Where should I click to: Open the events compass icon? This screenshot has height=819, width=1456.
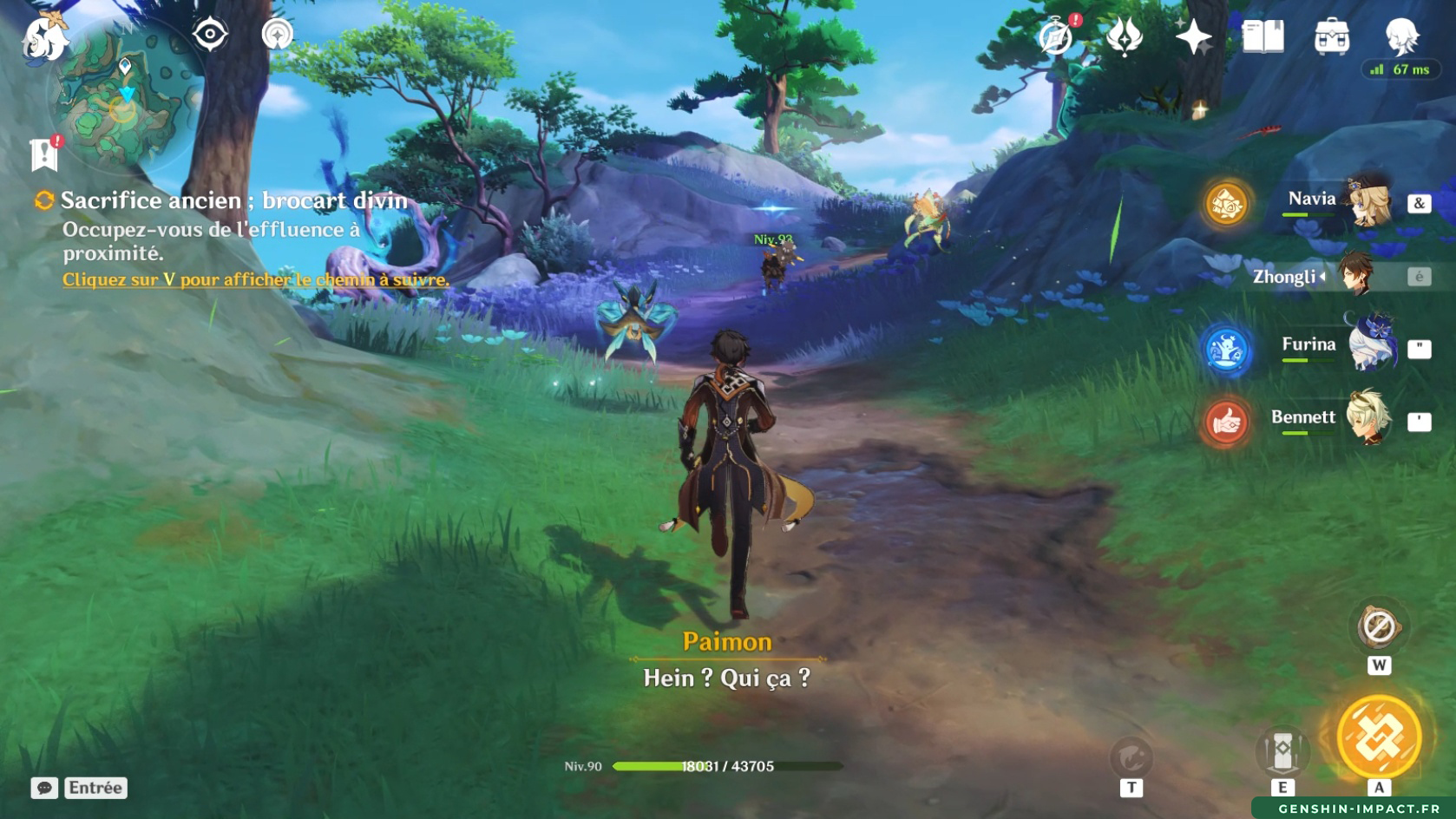pyautogui.click(x=1056, y=37)
